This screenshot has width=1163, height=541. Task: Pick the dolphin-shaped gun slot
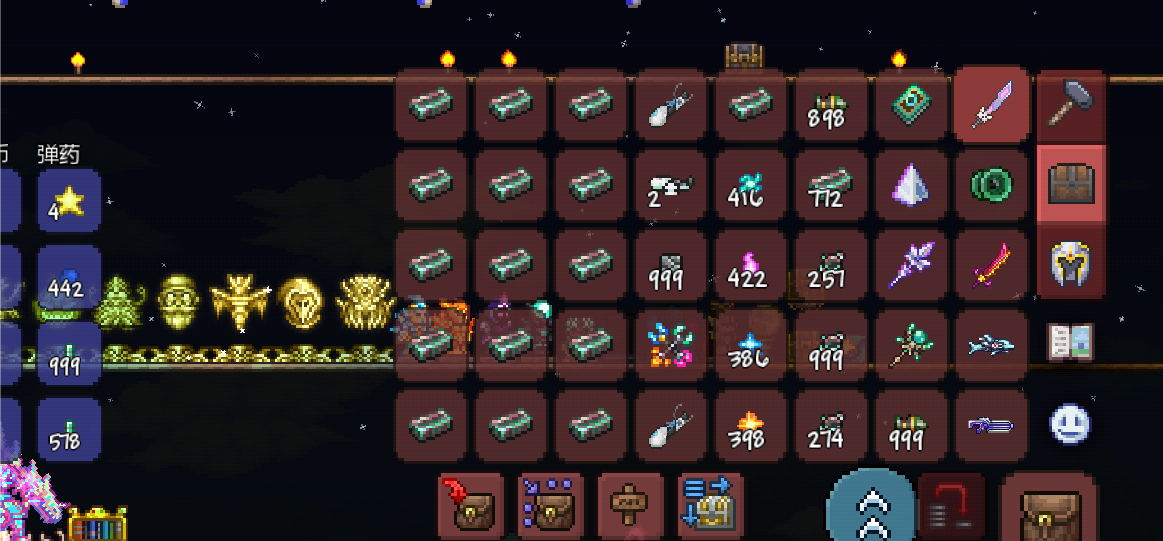[x=990, y=345]
